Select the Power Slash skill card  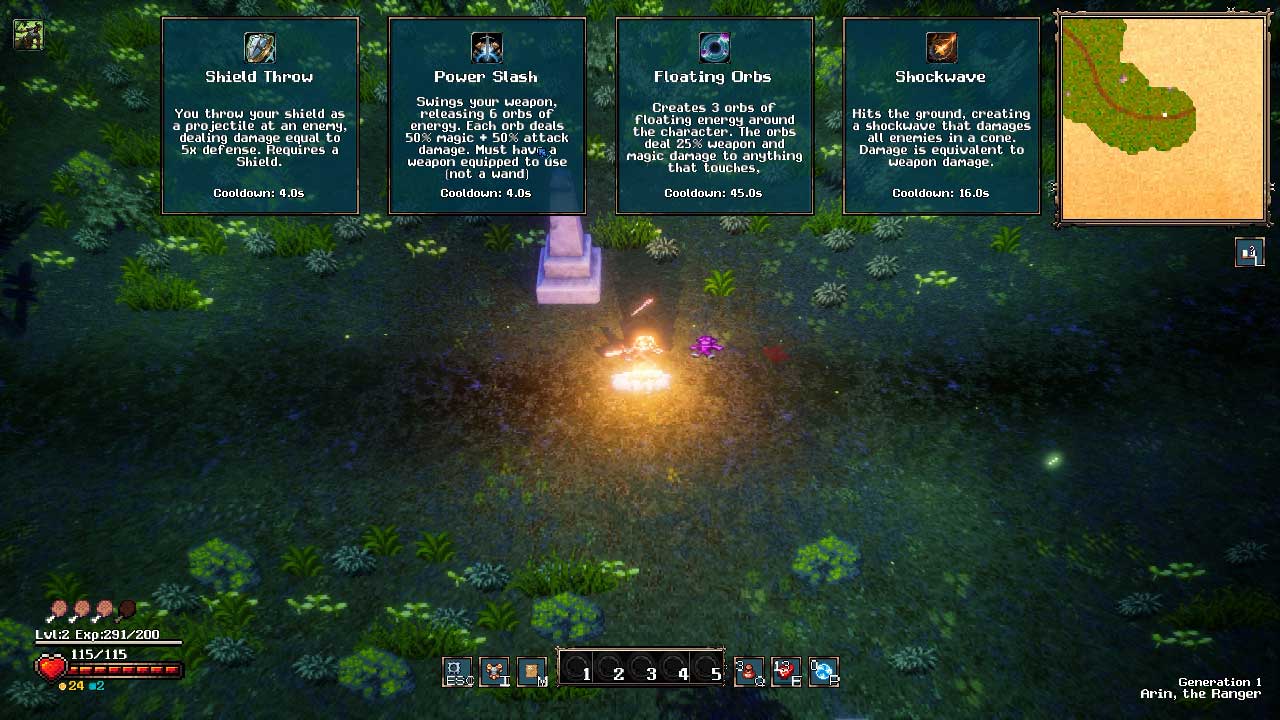point(486,116)
